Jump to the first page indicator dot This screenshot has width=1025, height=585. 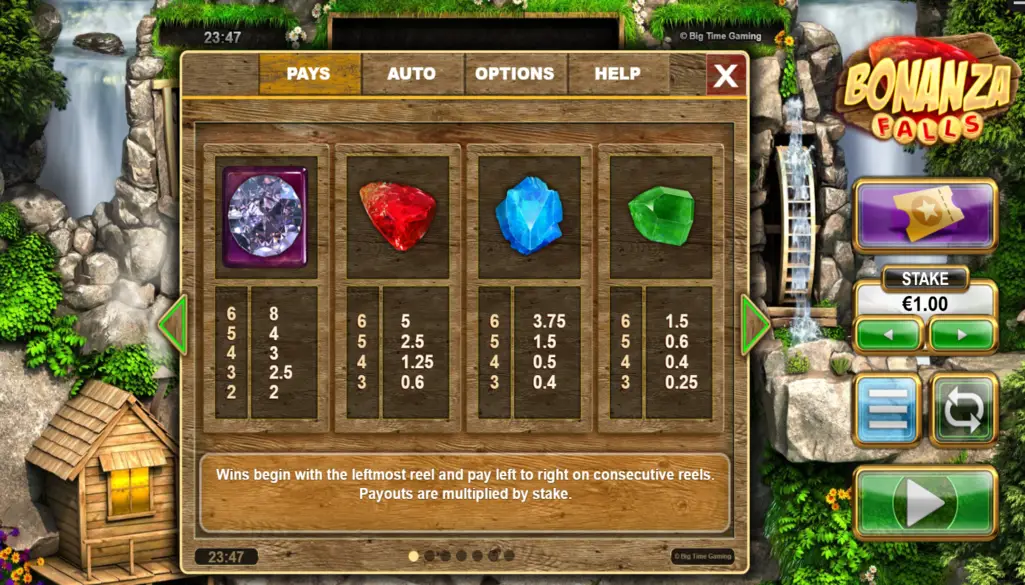coord(413,556)
